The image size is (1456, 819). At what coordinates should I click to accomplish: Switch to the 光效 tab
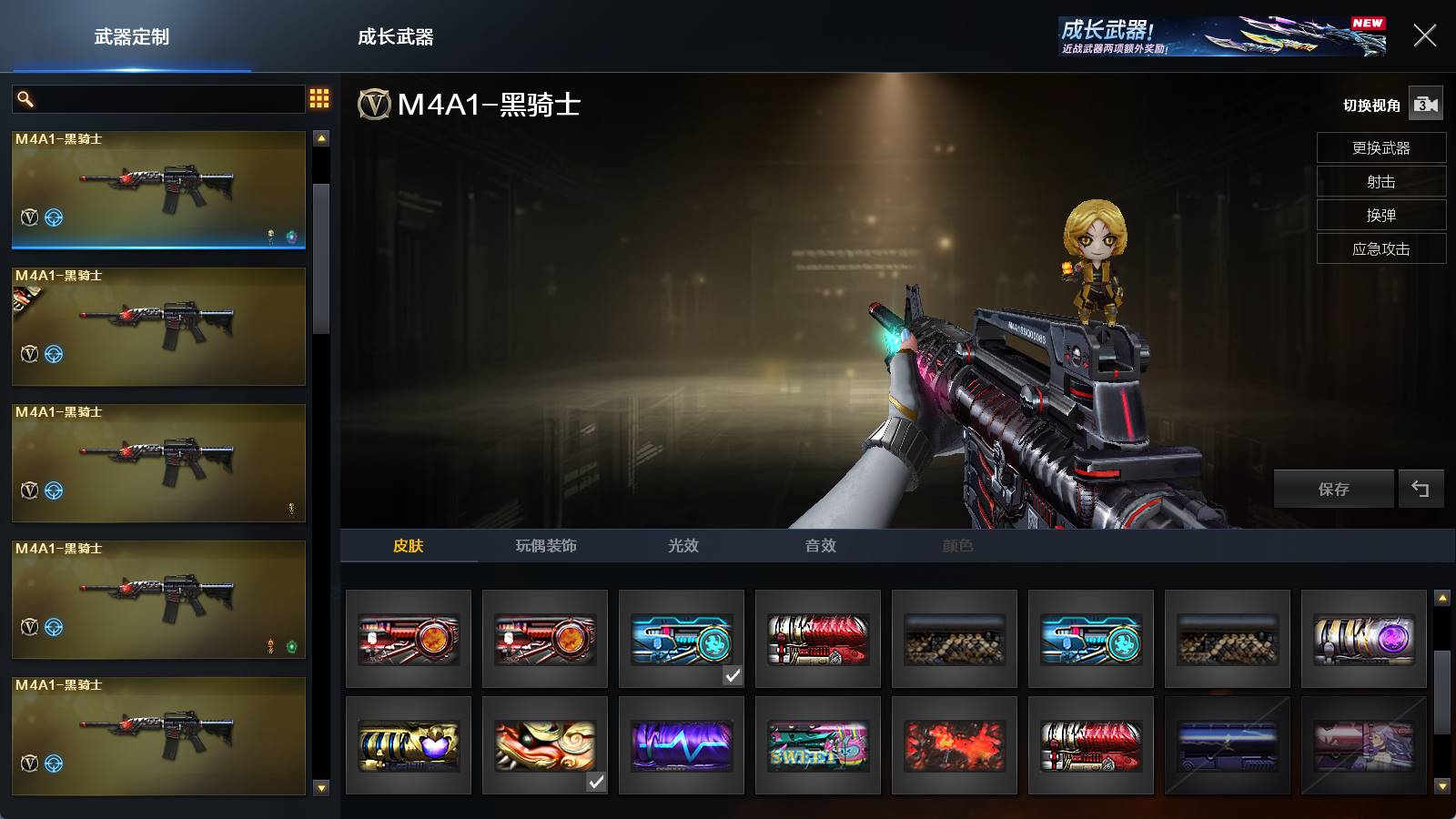[683, 546]
